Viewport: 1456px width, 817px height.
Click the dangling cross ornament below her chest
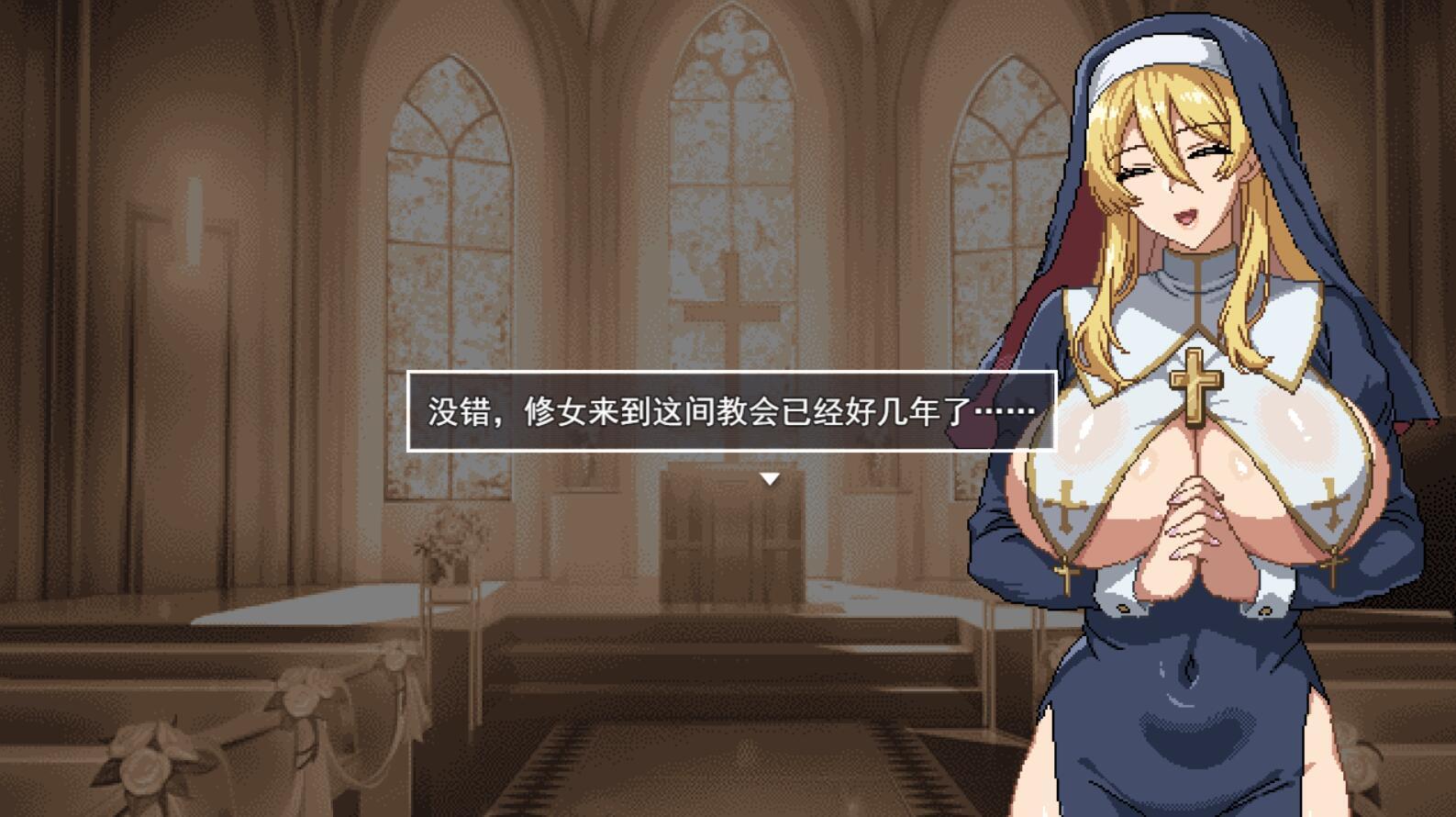click(x=1065, y=575)
